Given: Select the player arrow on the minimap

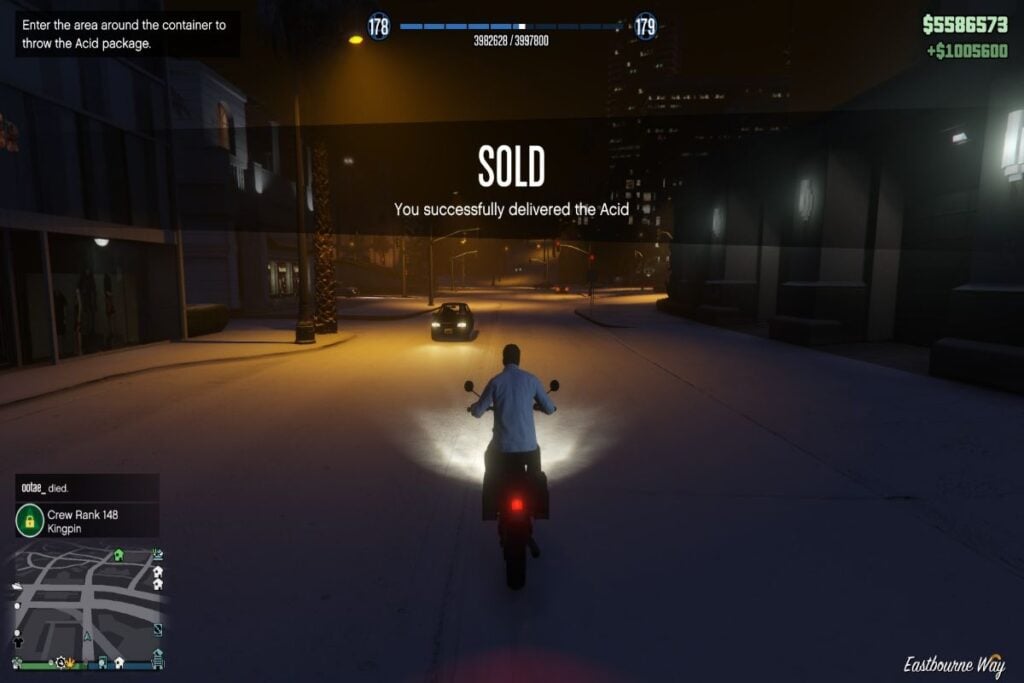Looking at the screenshot, I should tap(87, 634).
